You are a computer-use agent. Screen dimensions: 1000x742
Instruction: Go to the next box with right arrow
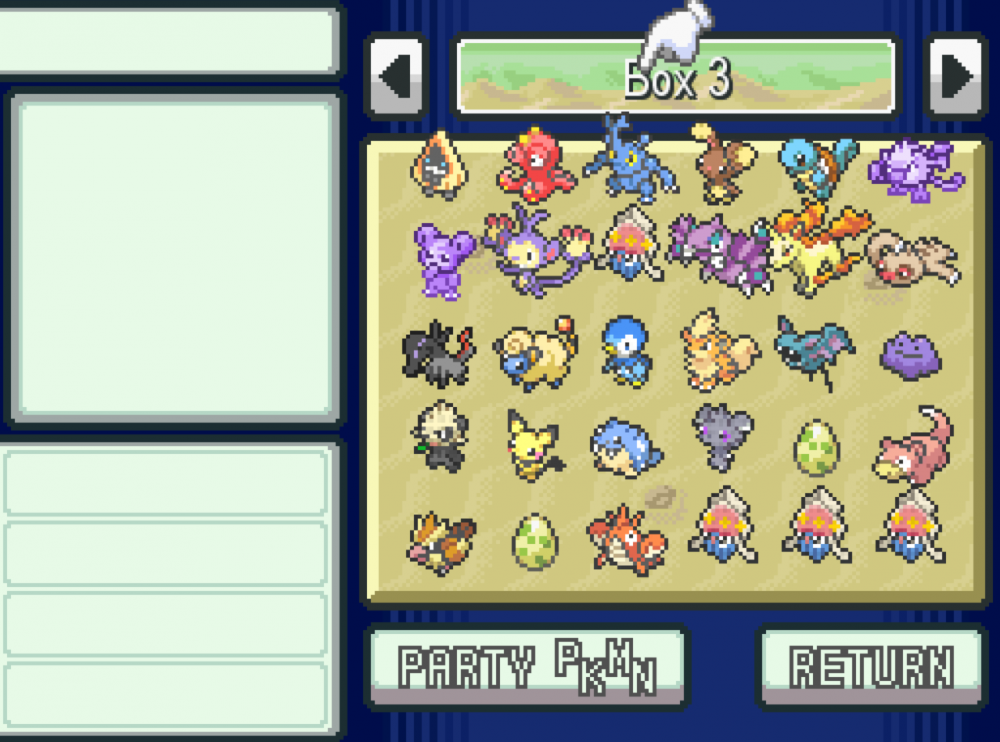[956, 77]
